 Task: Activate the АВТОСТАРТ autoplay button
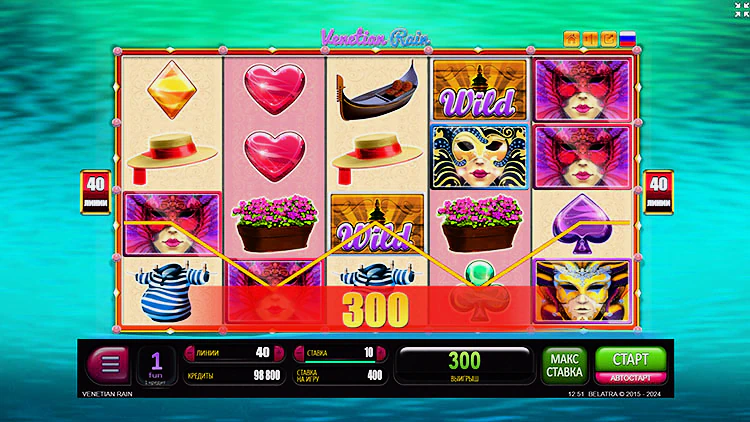point(623,378)
